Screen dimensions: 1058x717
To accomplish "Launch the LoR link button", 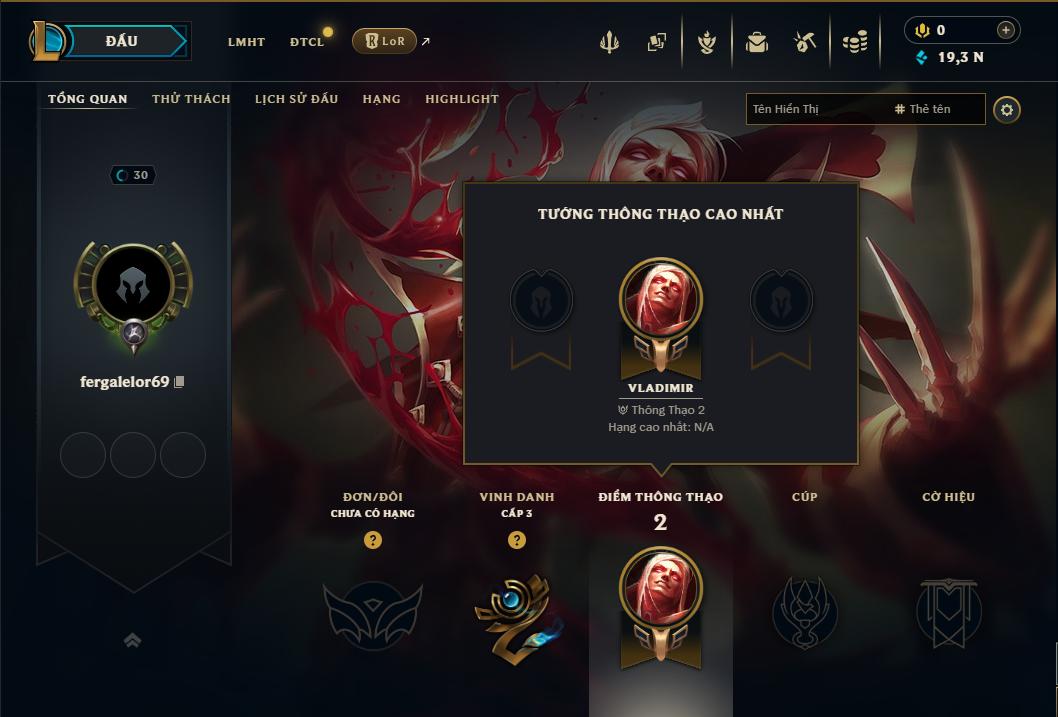I will (x=384, y=41).
